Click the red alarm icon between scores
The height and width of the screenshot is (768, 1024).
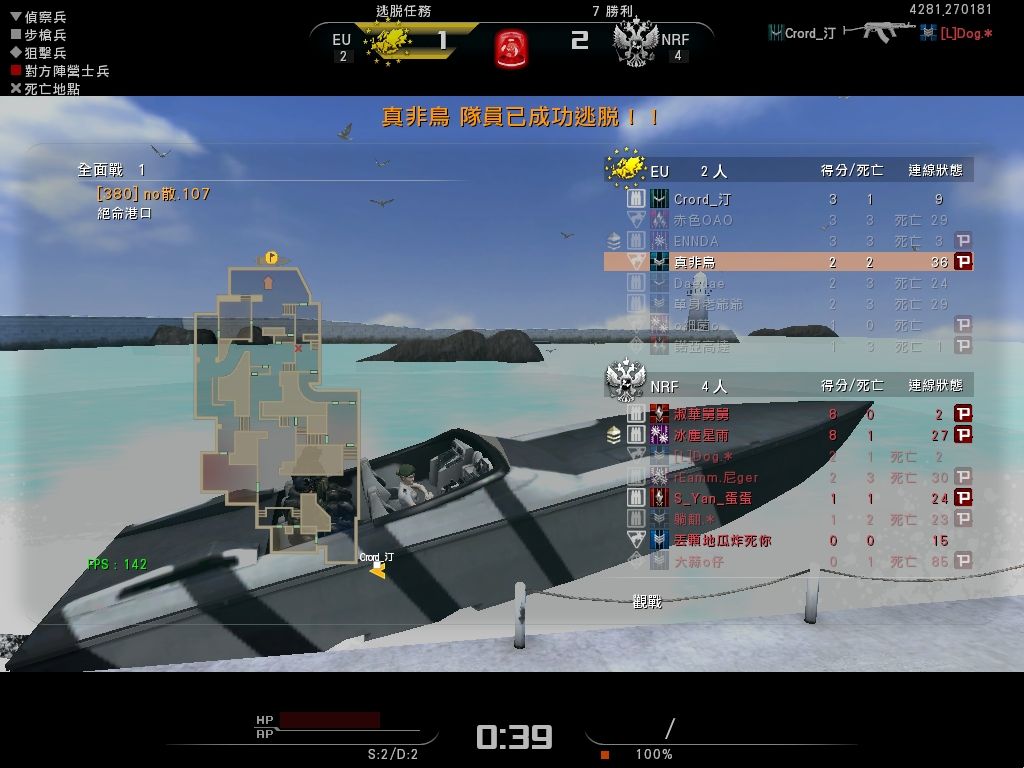512,46
